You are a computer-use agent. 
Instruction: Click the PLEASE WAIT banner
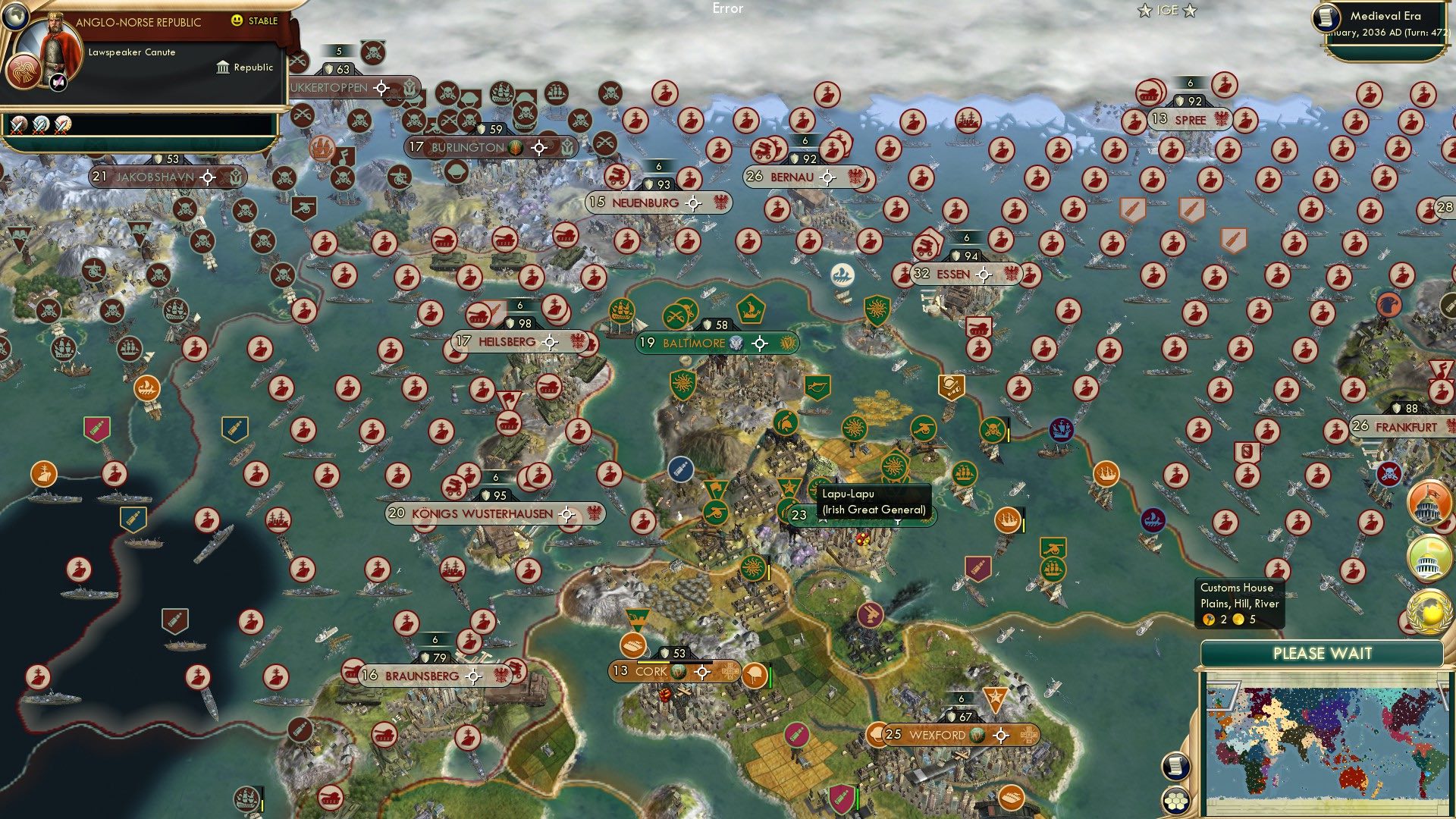point(1323,652)
